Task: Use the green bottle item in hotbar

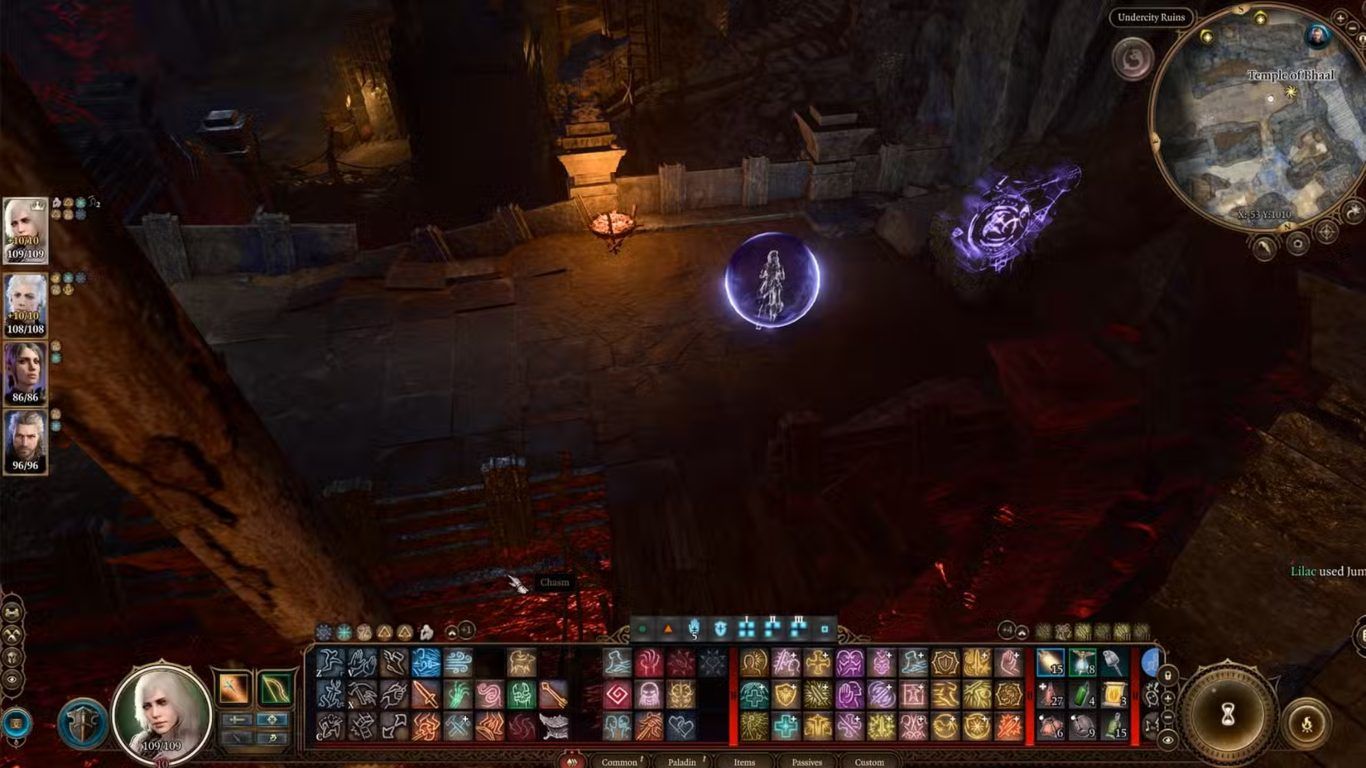Action: 1082,693
